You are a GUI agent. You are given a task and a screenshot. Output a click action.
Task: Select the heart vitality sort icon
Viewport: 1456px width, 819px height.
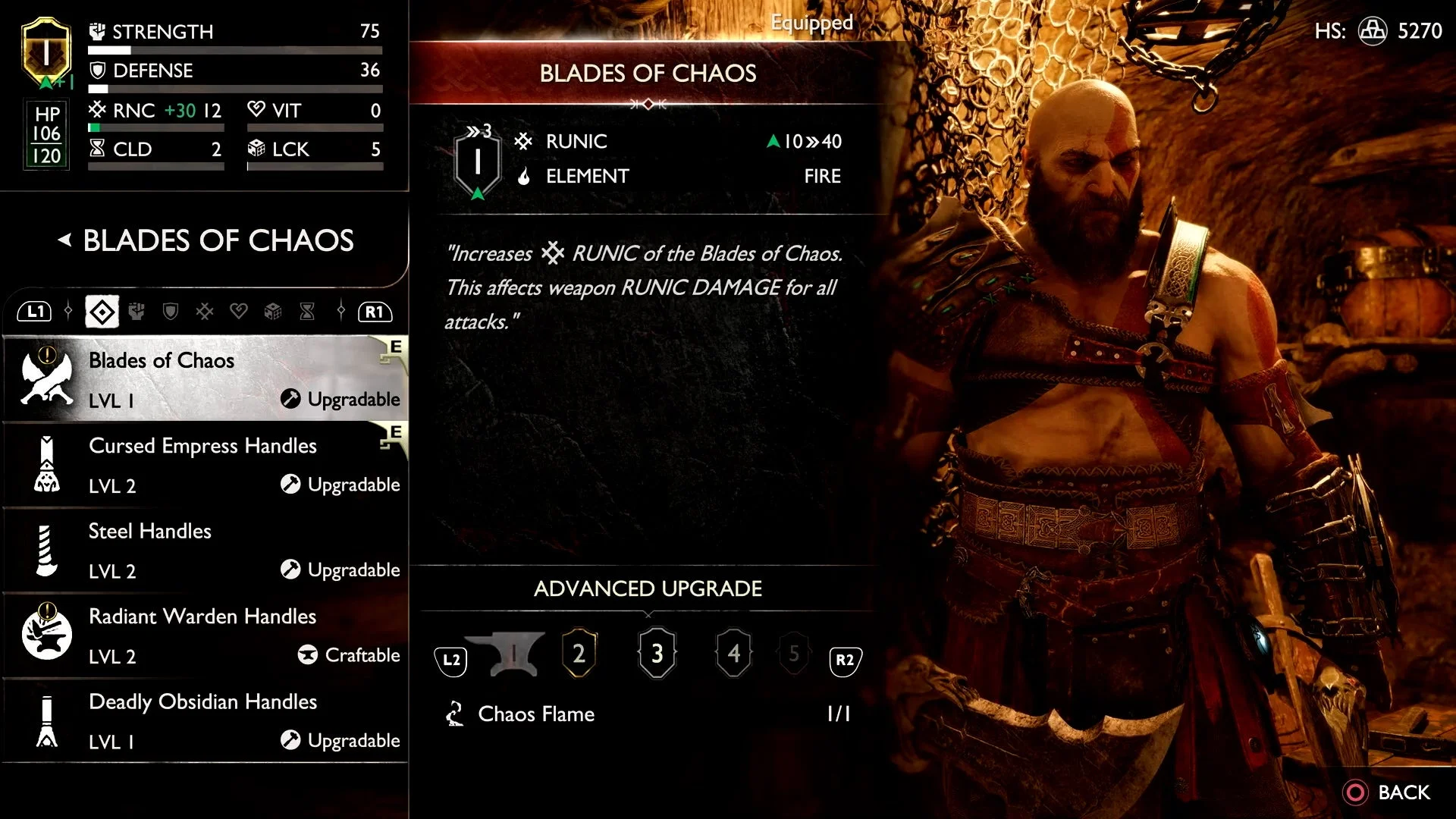tap(239, 311)
